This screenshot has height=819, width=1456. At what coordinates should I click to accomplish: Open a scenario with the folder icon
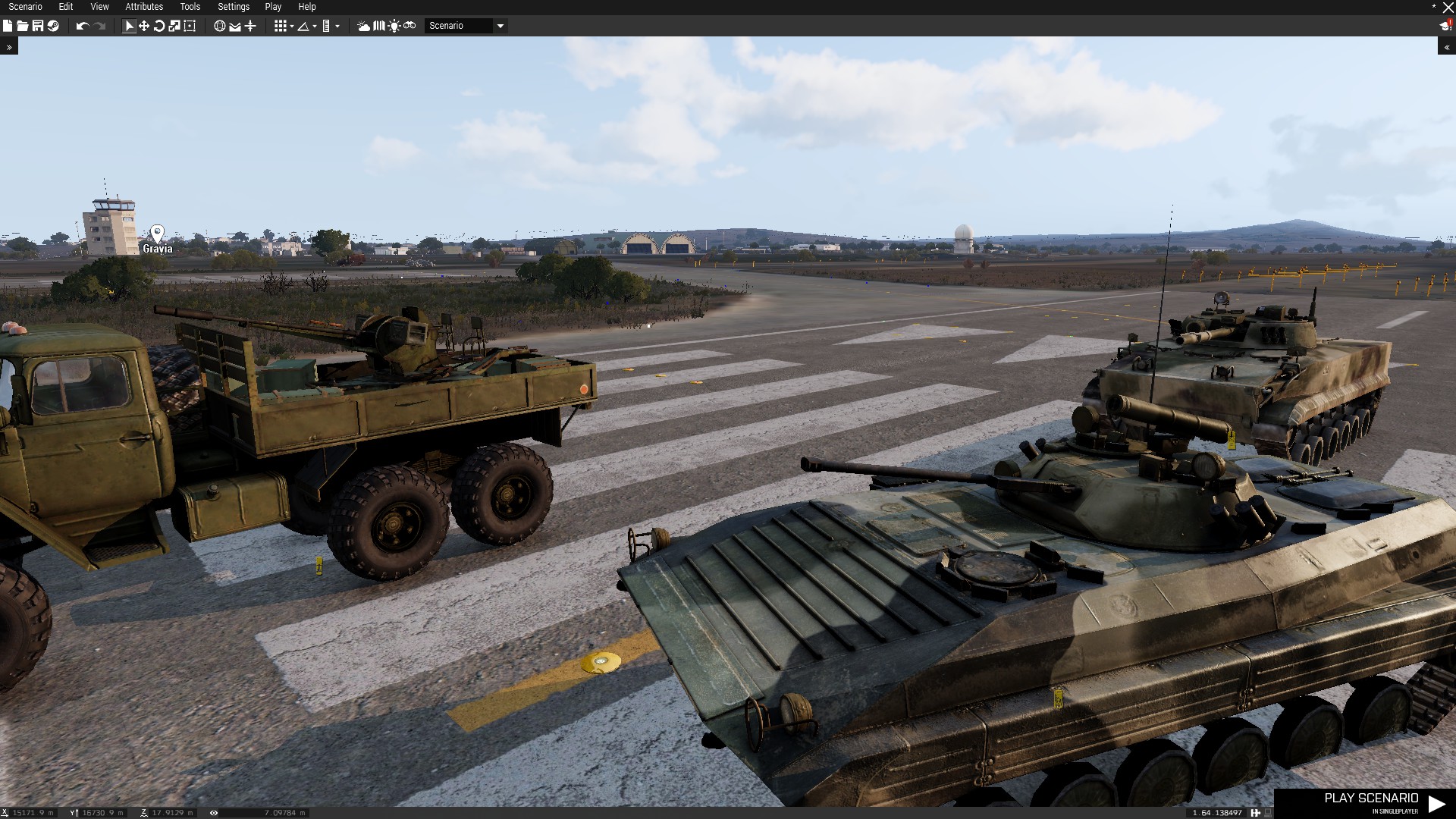click(22, 26)
